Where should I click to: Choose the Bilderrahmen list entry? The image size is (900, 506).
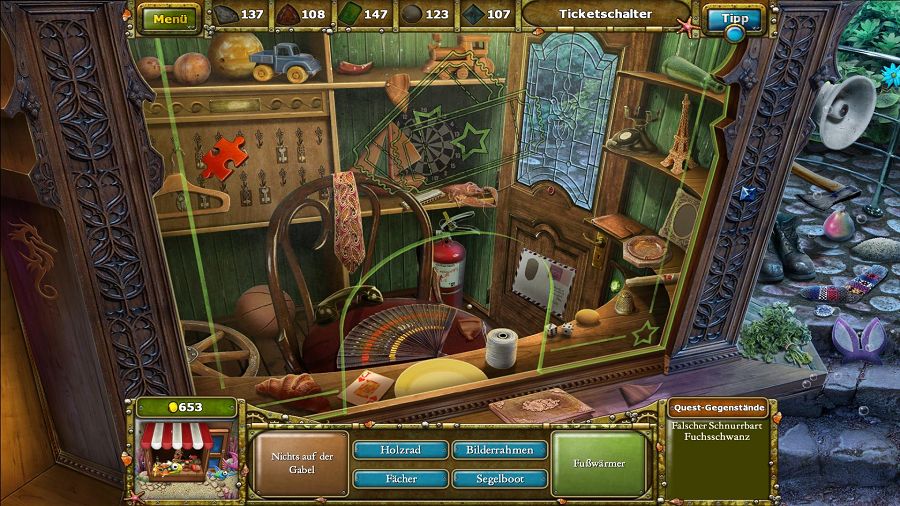(499, 450)
